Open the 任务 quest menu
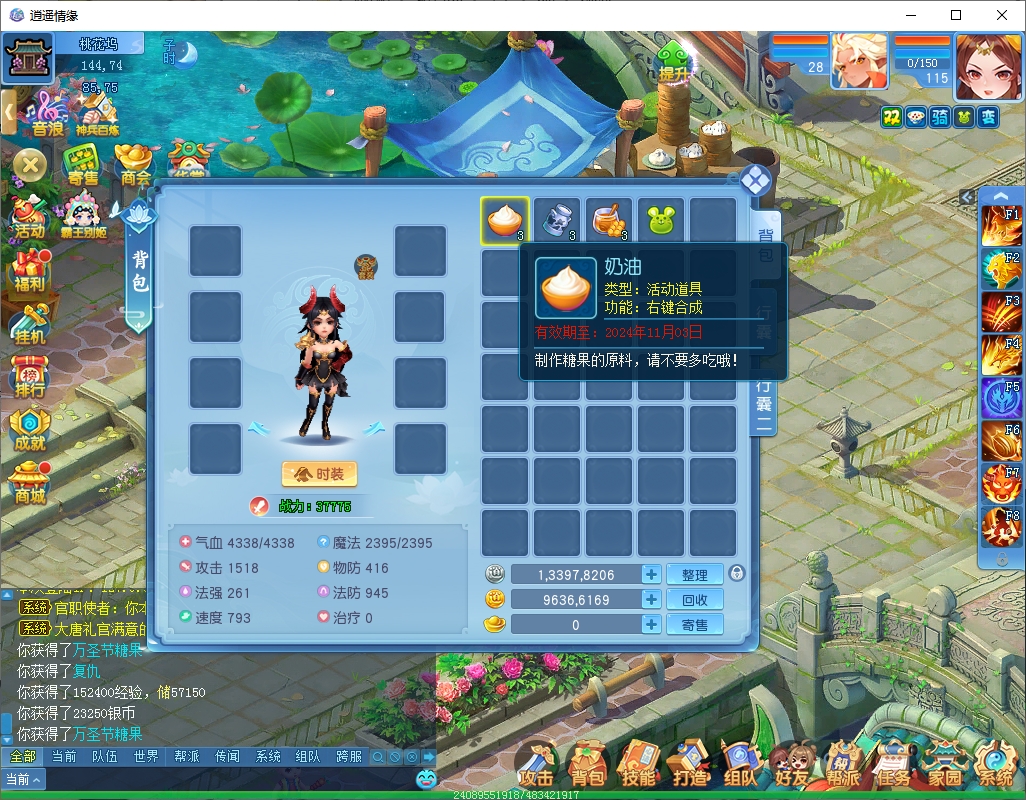This screenshot has width=1026, height=800. point(893,765)
